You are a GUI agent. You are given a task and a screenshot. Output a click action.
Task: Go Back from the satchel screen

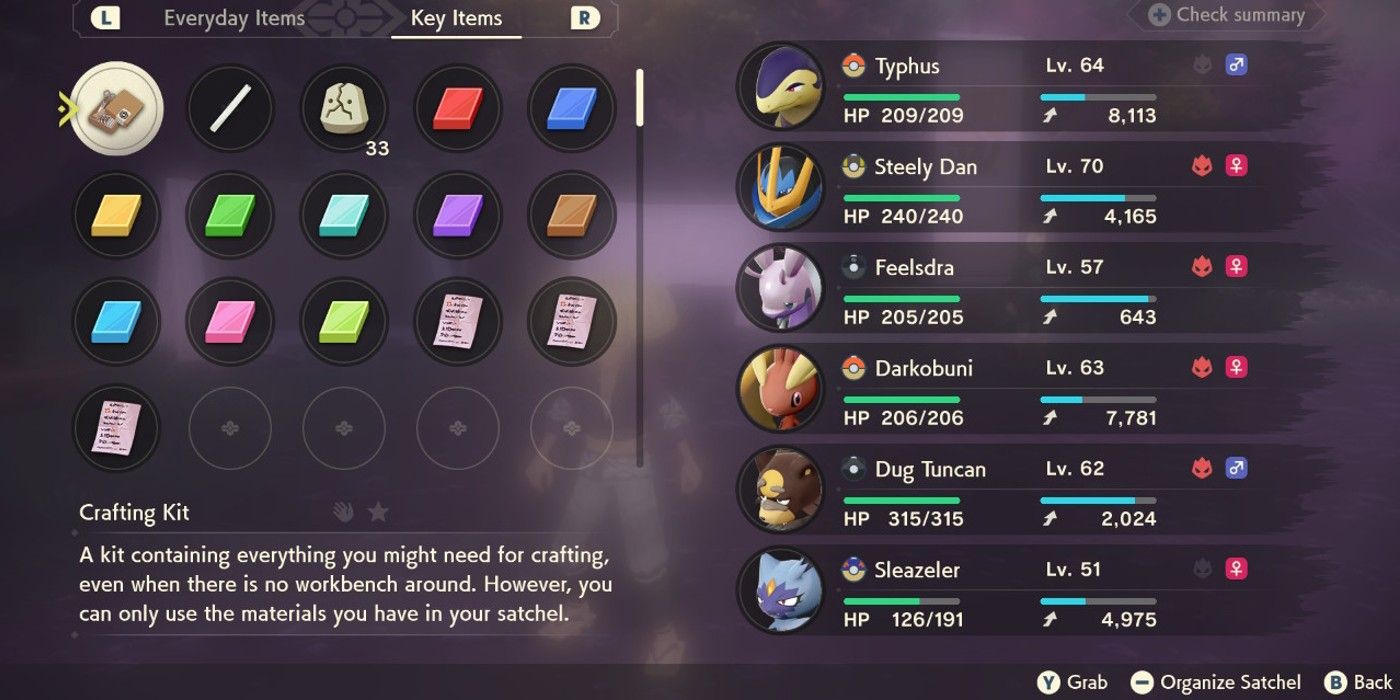1358,683
